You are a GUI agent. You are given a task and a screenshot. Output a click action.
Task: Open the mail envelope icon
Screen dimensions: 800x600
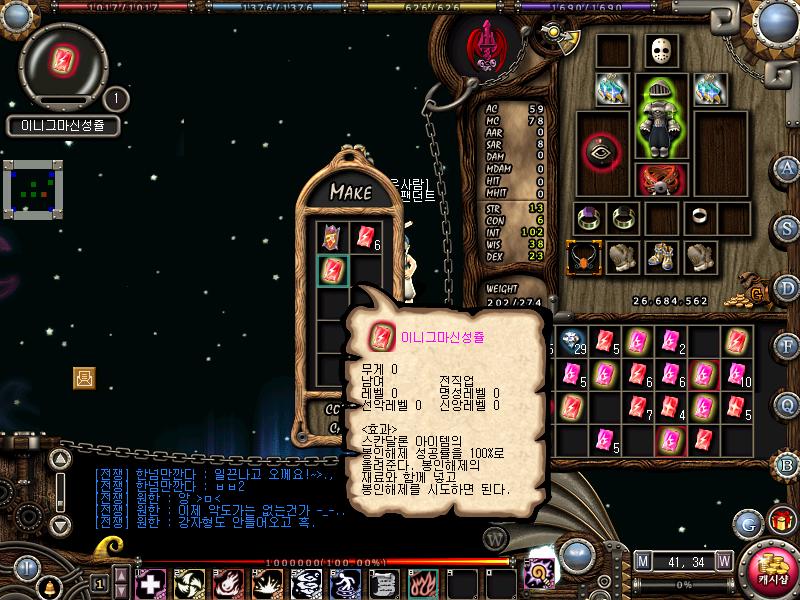point(84,377)
